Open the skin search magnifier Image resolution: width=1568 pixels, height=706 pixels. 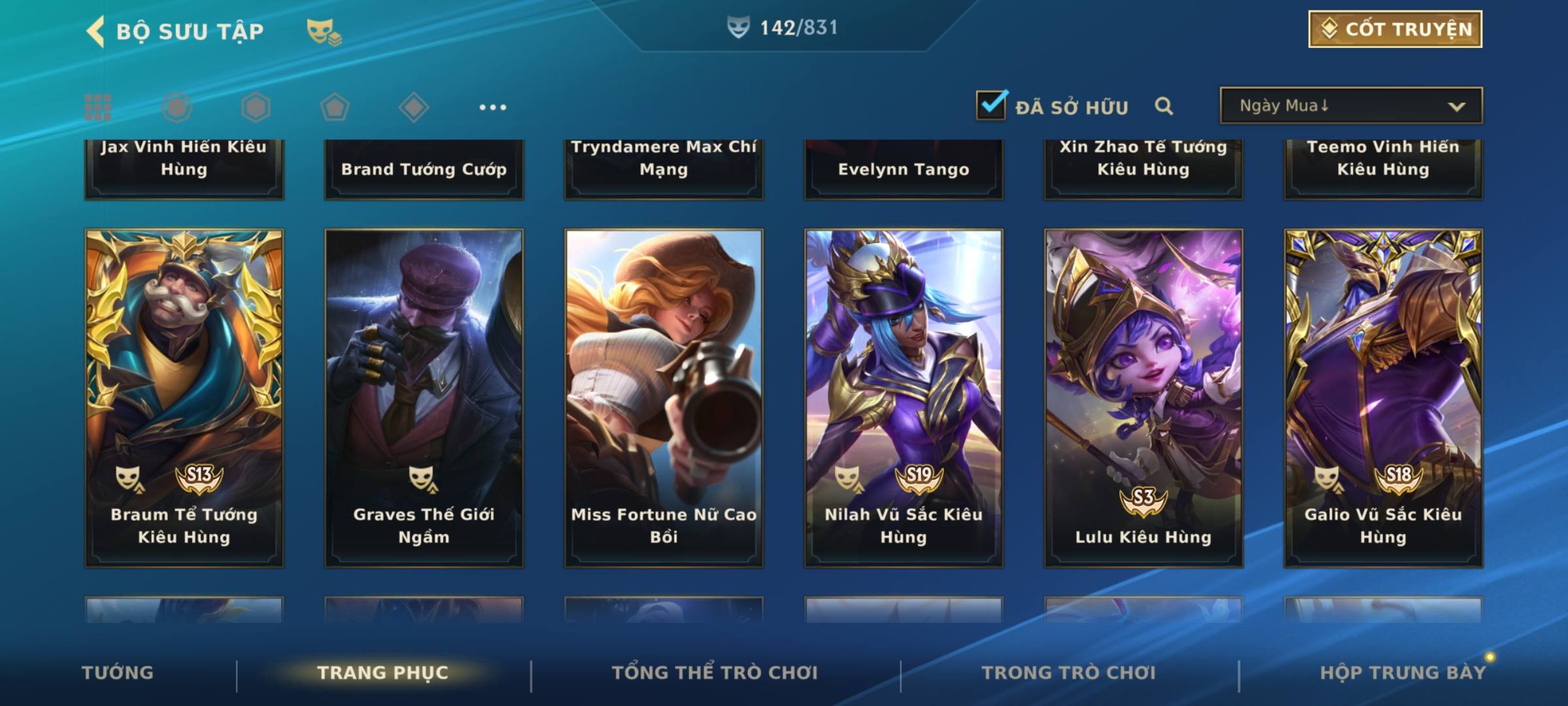(1164, 106)
